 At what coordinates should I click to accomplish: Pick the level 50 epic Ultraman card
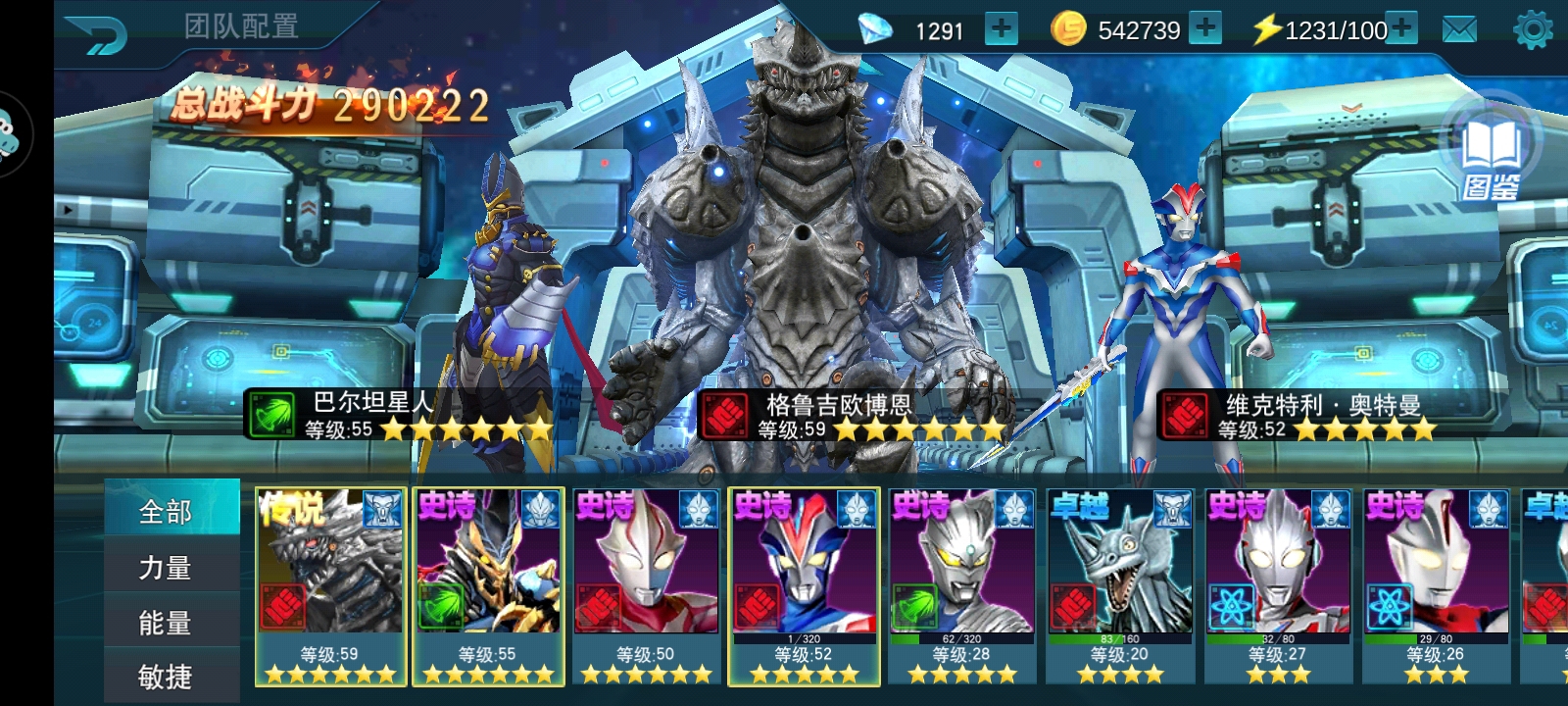[x=646, y=585]
